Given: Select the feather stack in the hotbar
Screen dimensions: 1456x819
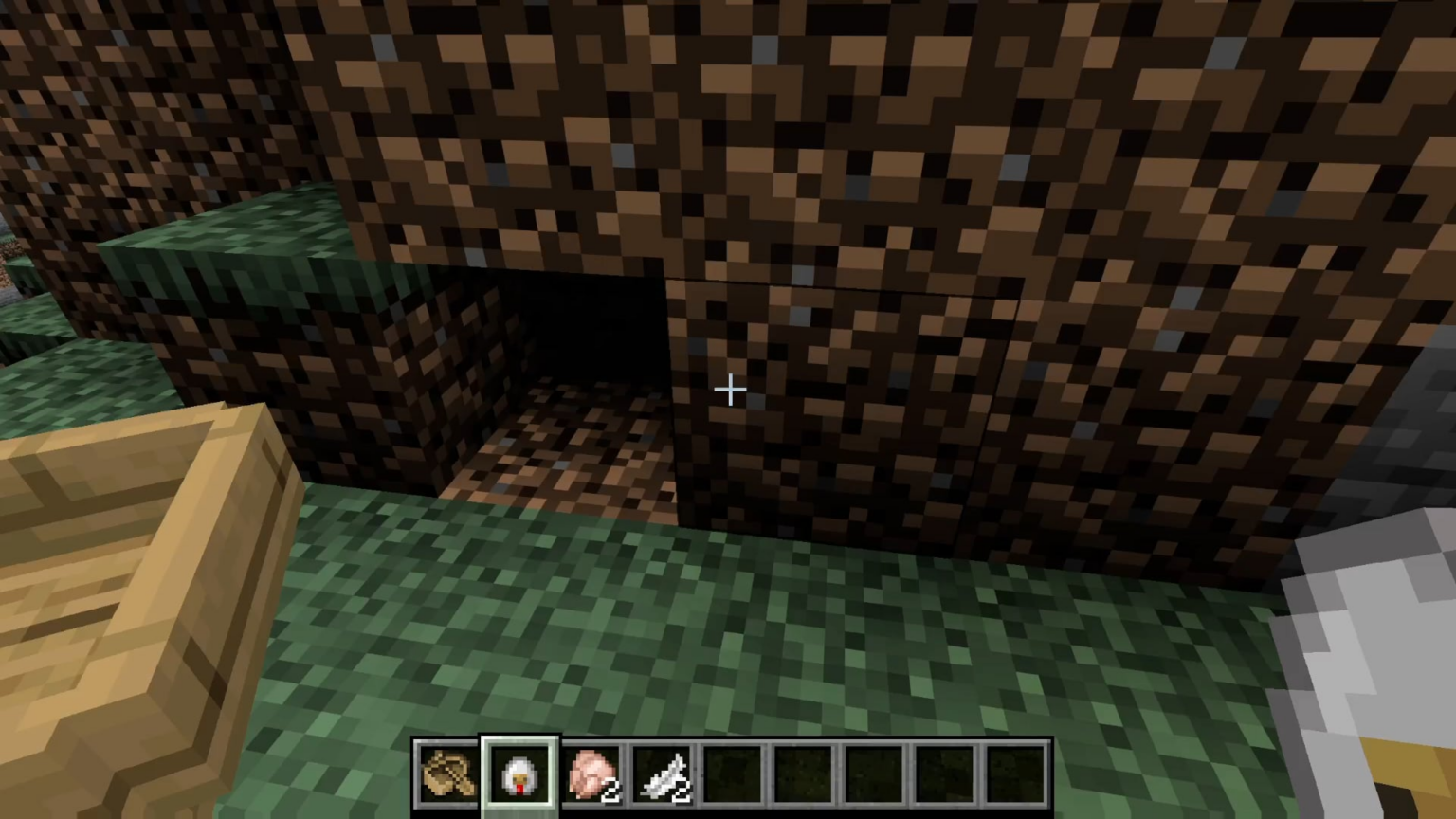Looking at the screenshot, I should [663, 773].
